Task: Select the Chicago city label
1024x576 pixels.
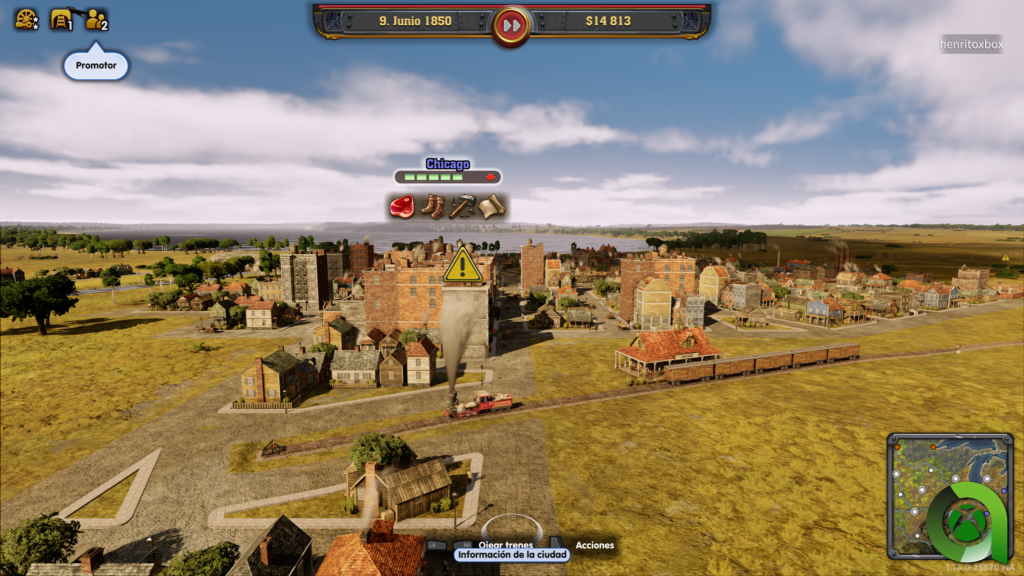Action: (447, 164)
